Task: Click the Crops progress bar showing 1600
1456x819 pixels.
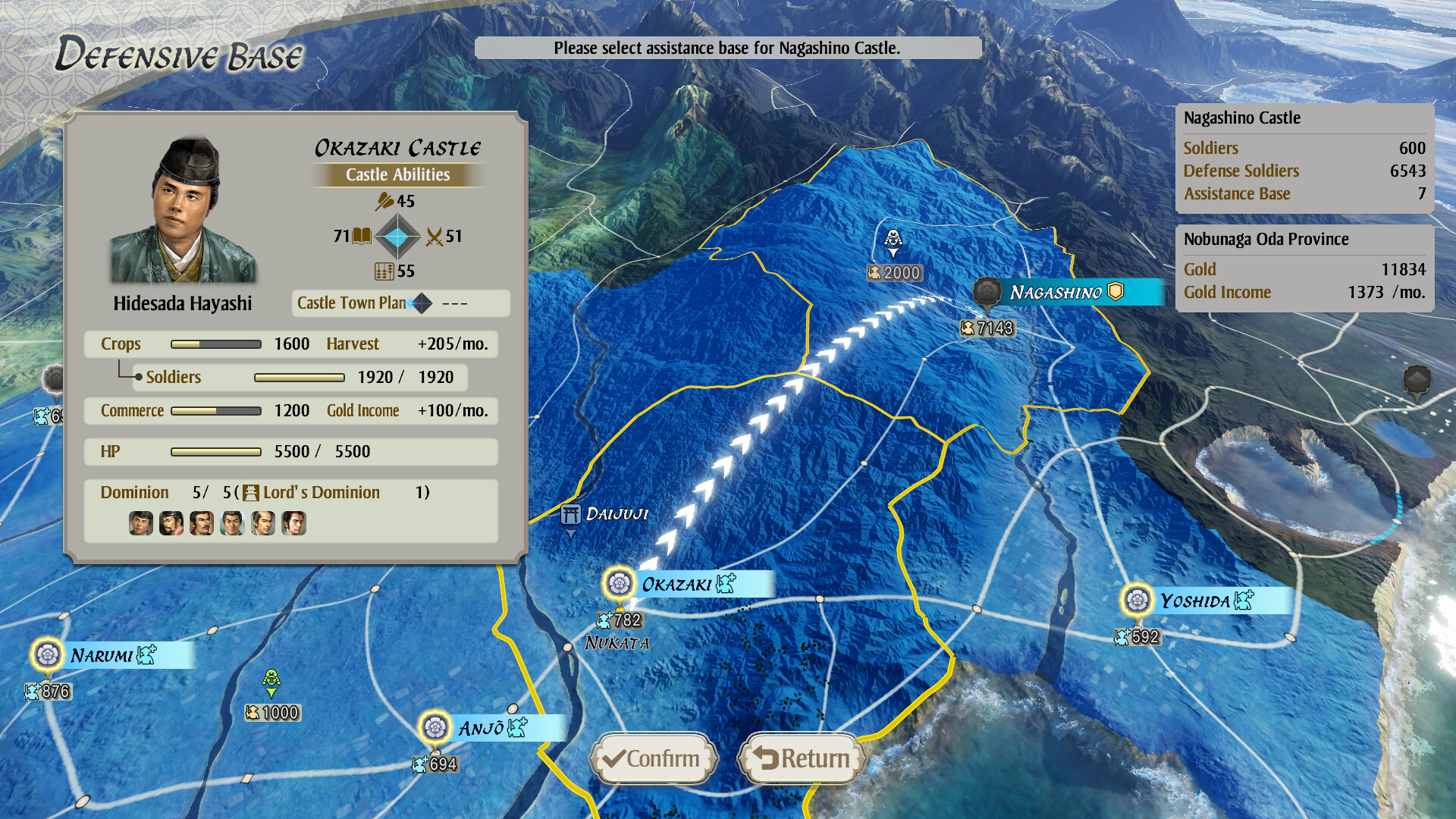Action: (215, 344)
